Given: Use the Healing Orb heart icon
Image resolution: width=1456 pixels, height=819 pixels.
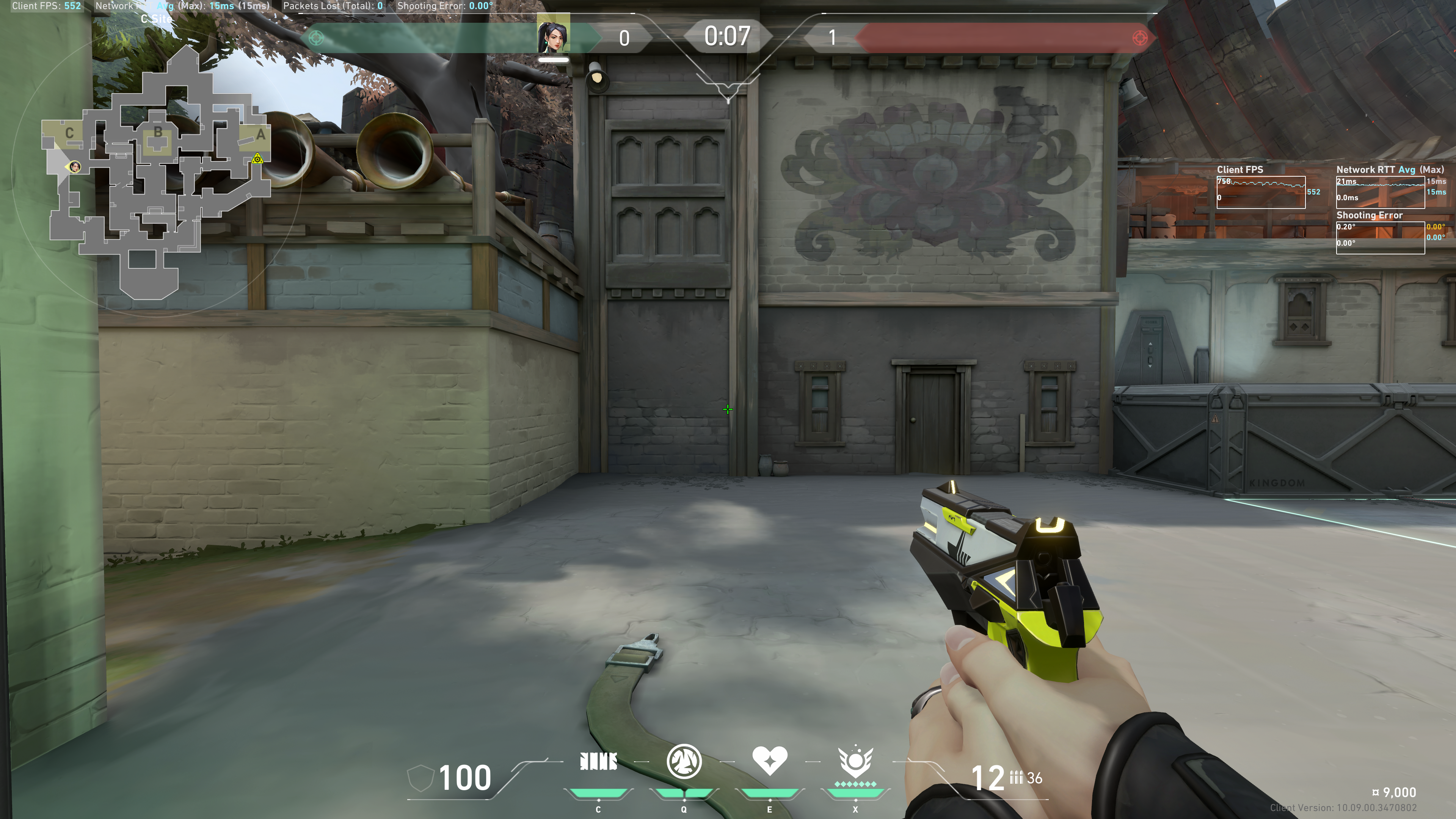Looking at the screenshot, I should 769,760.
